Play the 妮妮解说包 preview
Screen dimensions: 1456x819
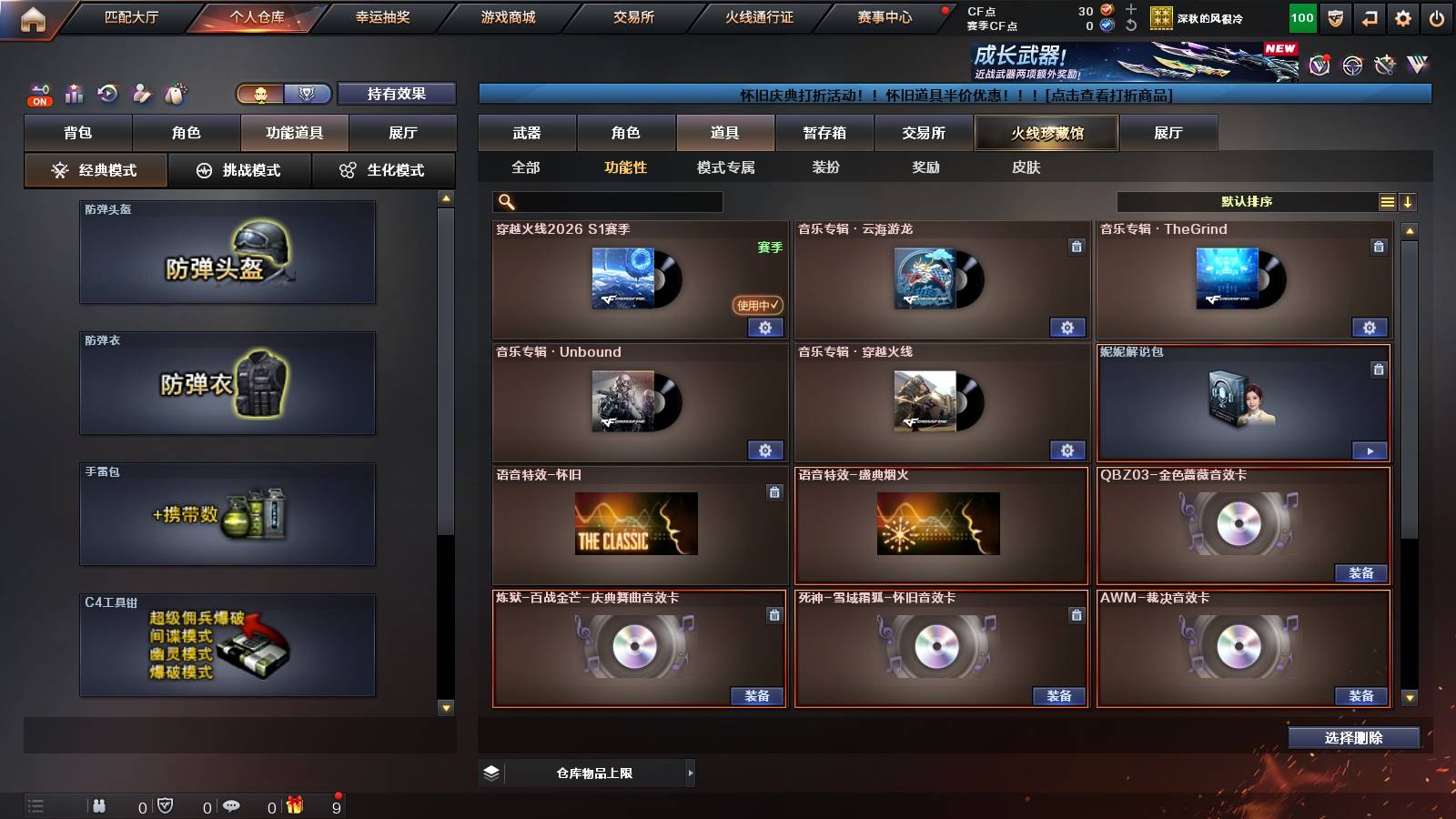(x=1370, y=450)
